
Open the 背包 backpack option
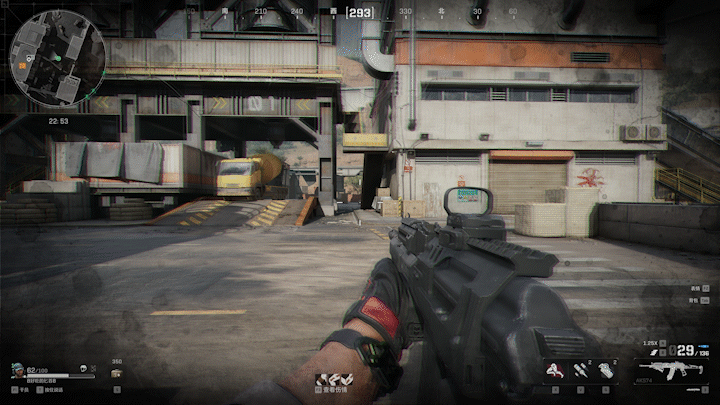click(695, 298)
